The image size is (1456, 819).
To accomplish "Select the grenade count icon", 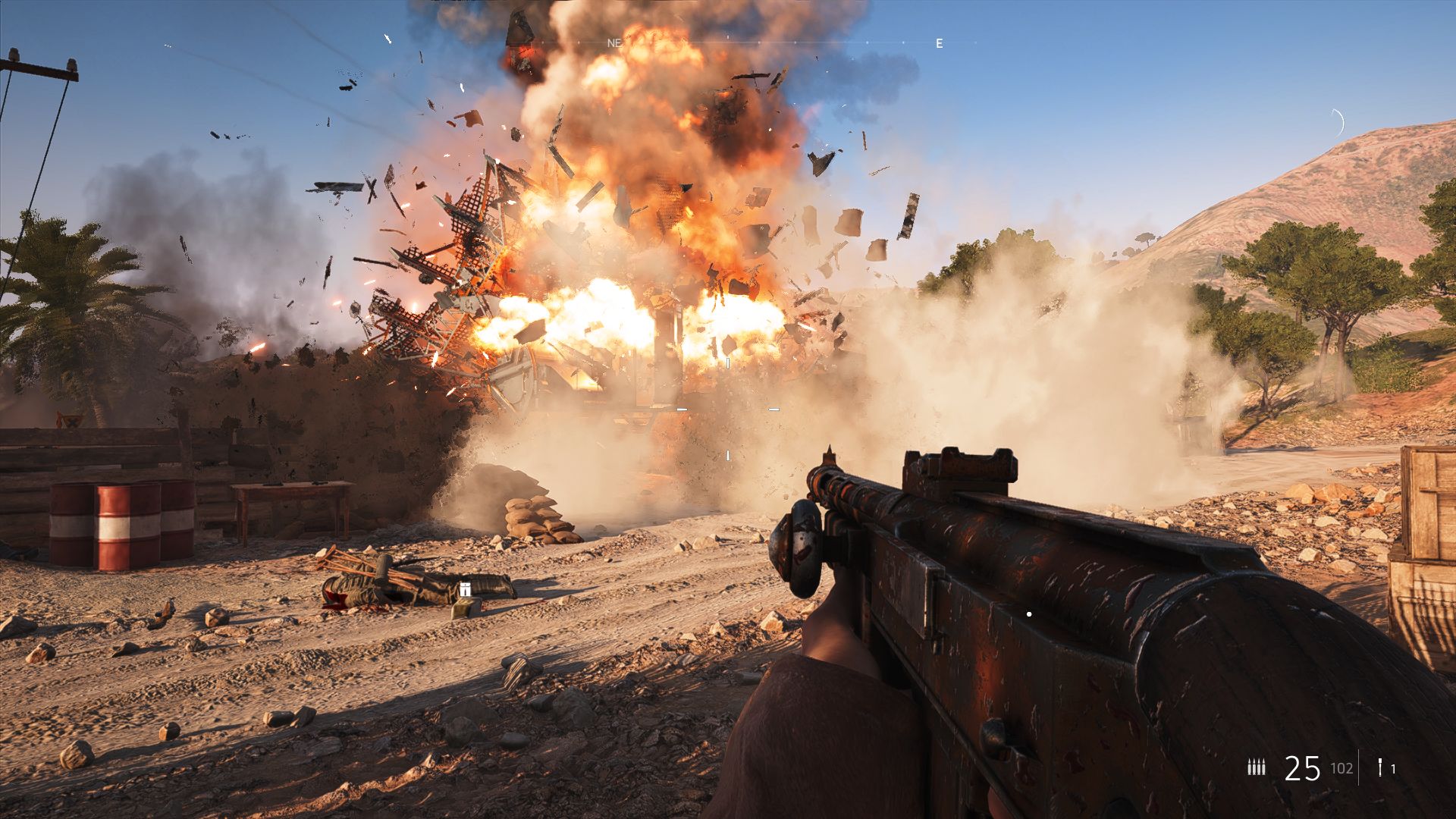I will [x=1380, y=767].
